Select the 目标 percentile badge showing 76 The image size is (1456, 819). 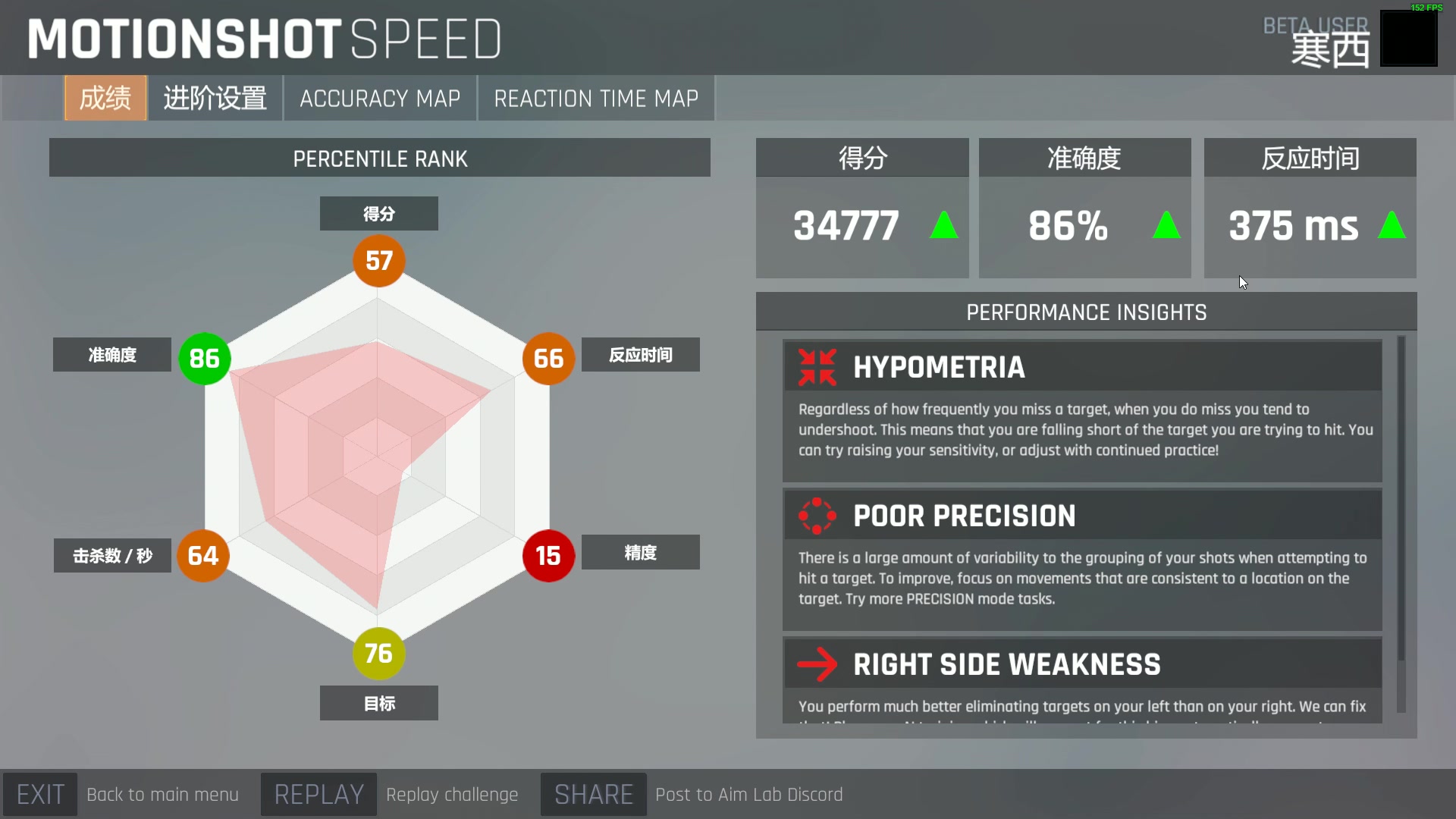377,653
